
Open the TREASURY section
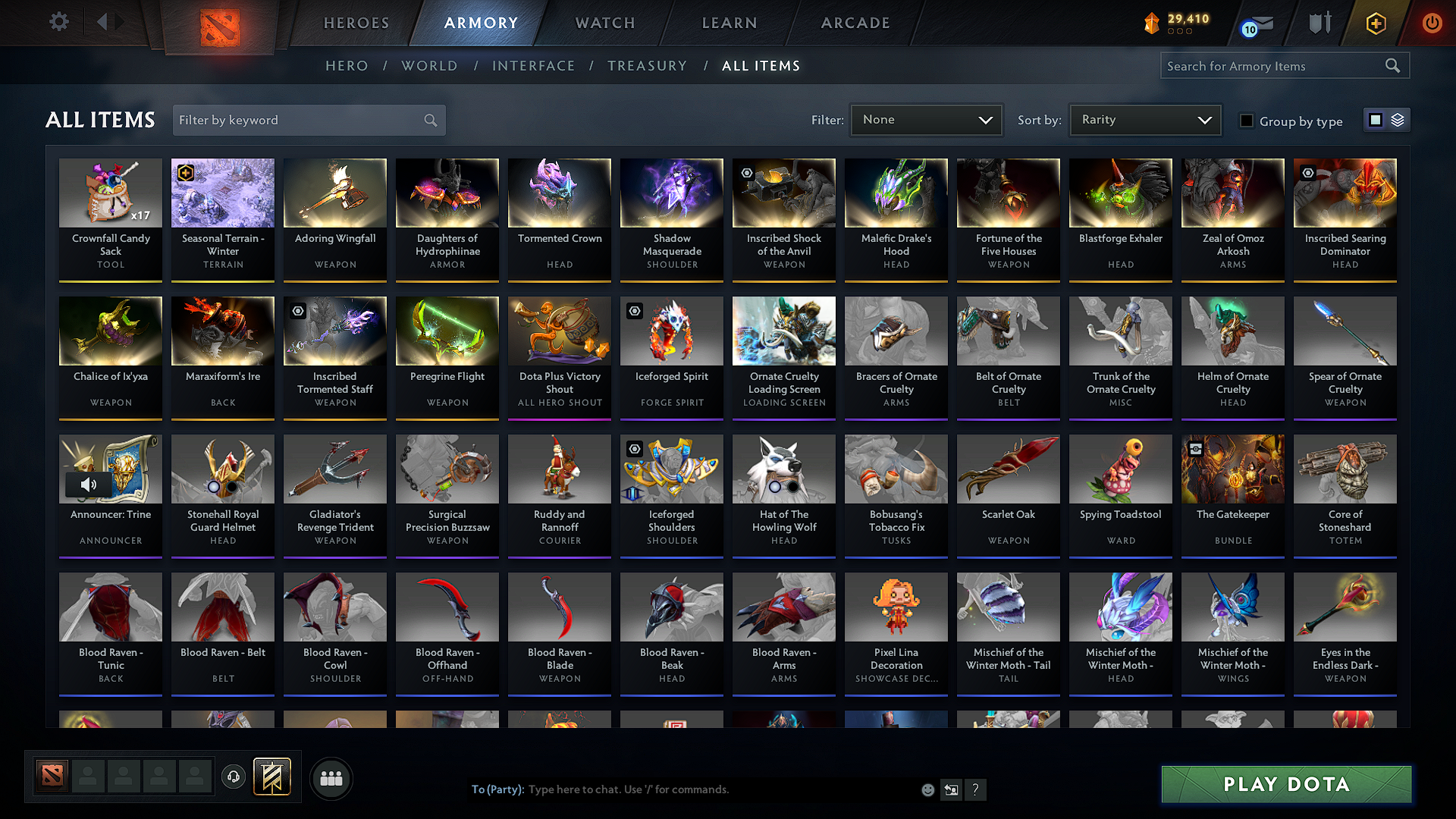click(x=647, y=66)
